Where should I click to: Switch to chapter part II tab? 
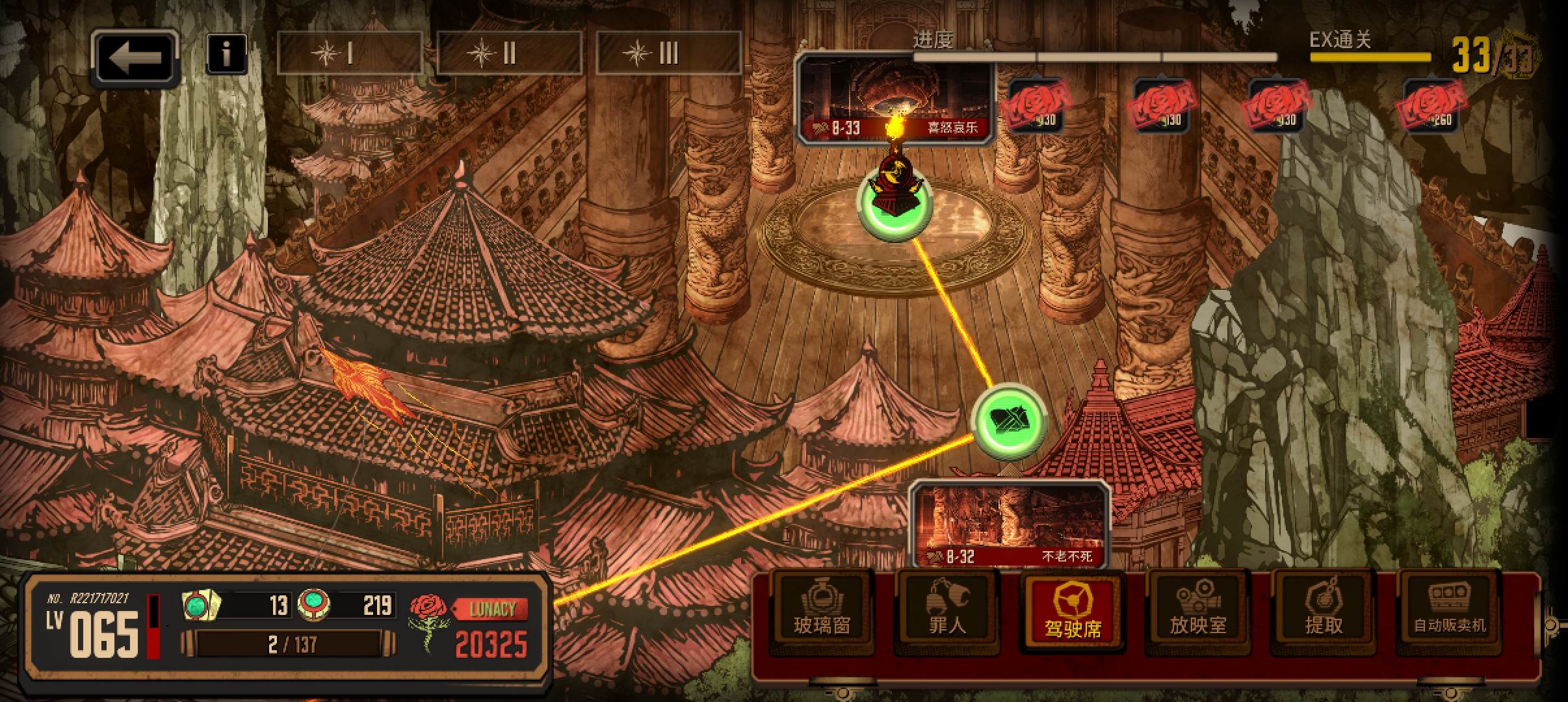[x=509, y=53]
